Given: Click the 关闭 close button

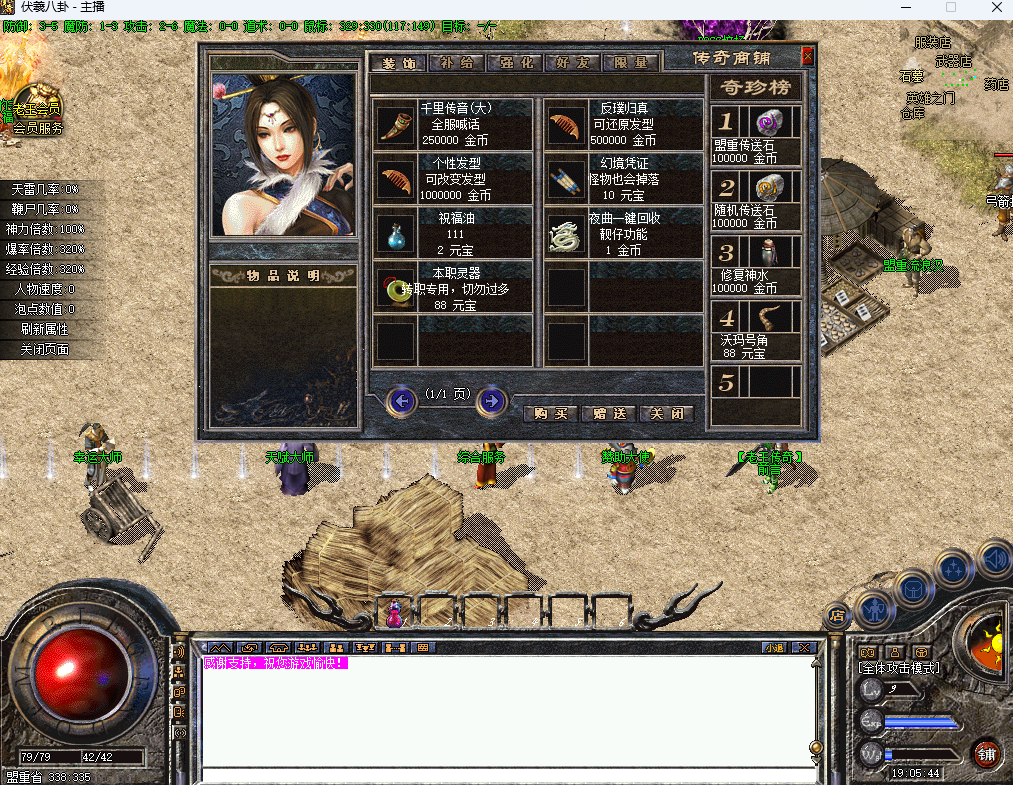Looking at the screenshot, I should click(666, 413).
